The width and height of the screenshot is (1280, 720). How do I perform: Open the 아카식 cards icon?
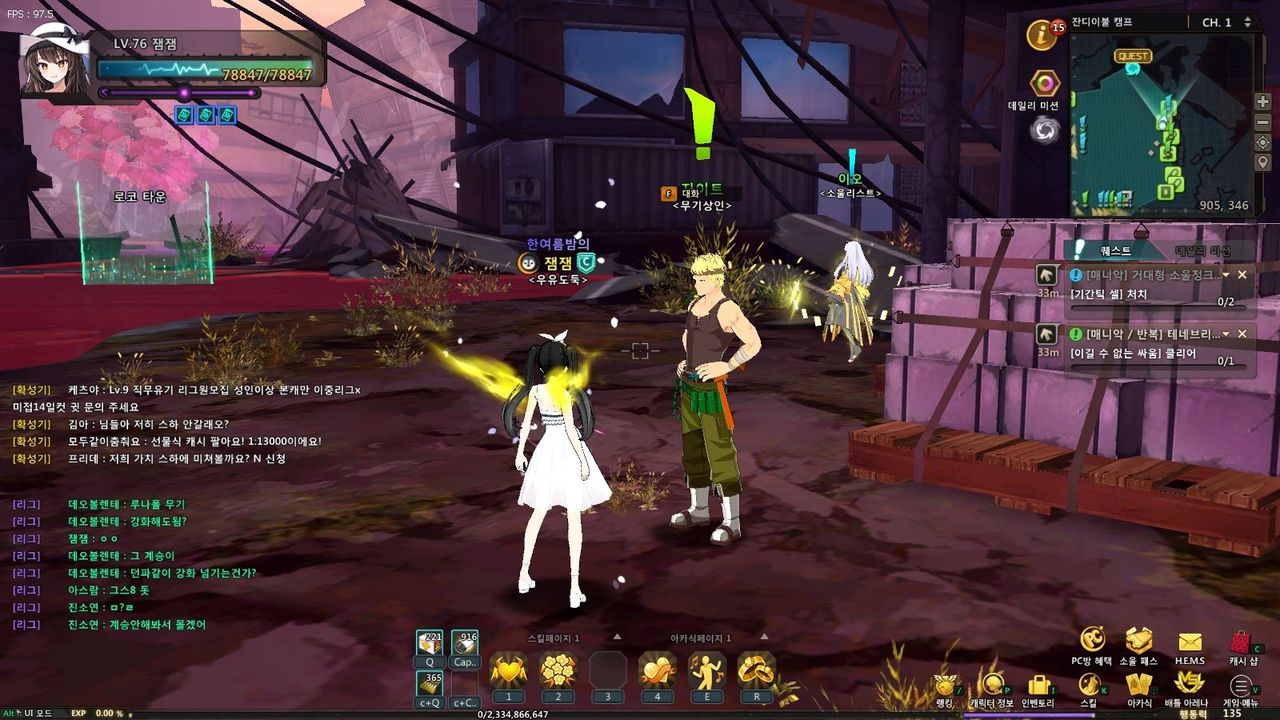[1139, 686]
